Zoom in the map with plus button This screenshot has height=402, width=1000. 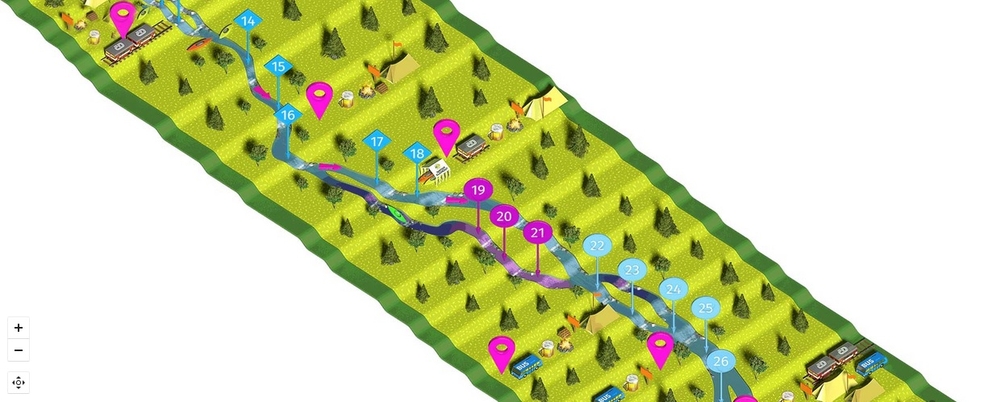tap(18, 327)
